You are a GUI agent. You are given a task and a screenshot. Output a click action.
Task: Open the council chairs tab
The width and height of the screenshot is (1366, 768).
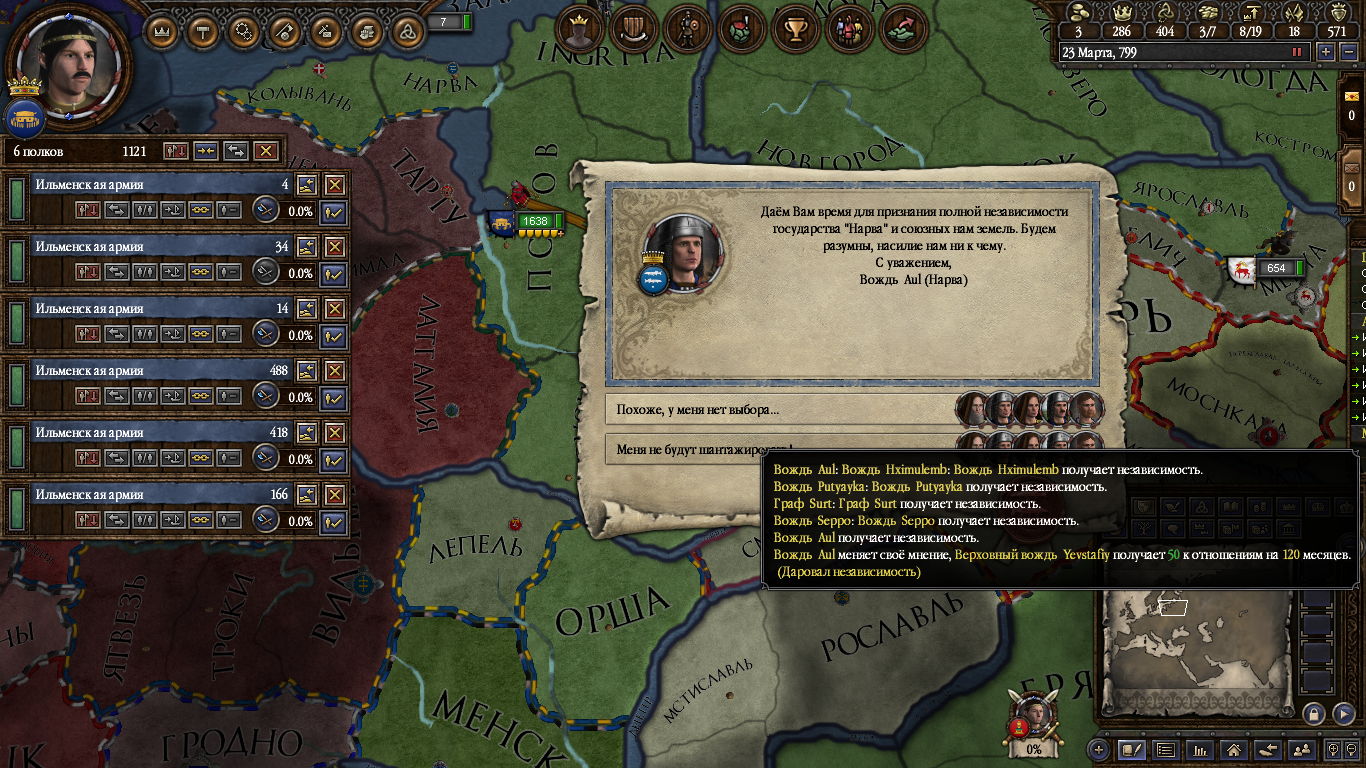pos(632,30)
